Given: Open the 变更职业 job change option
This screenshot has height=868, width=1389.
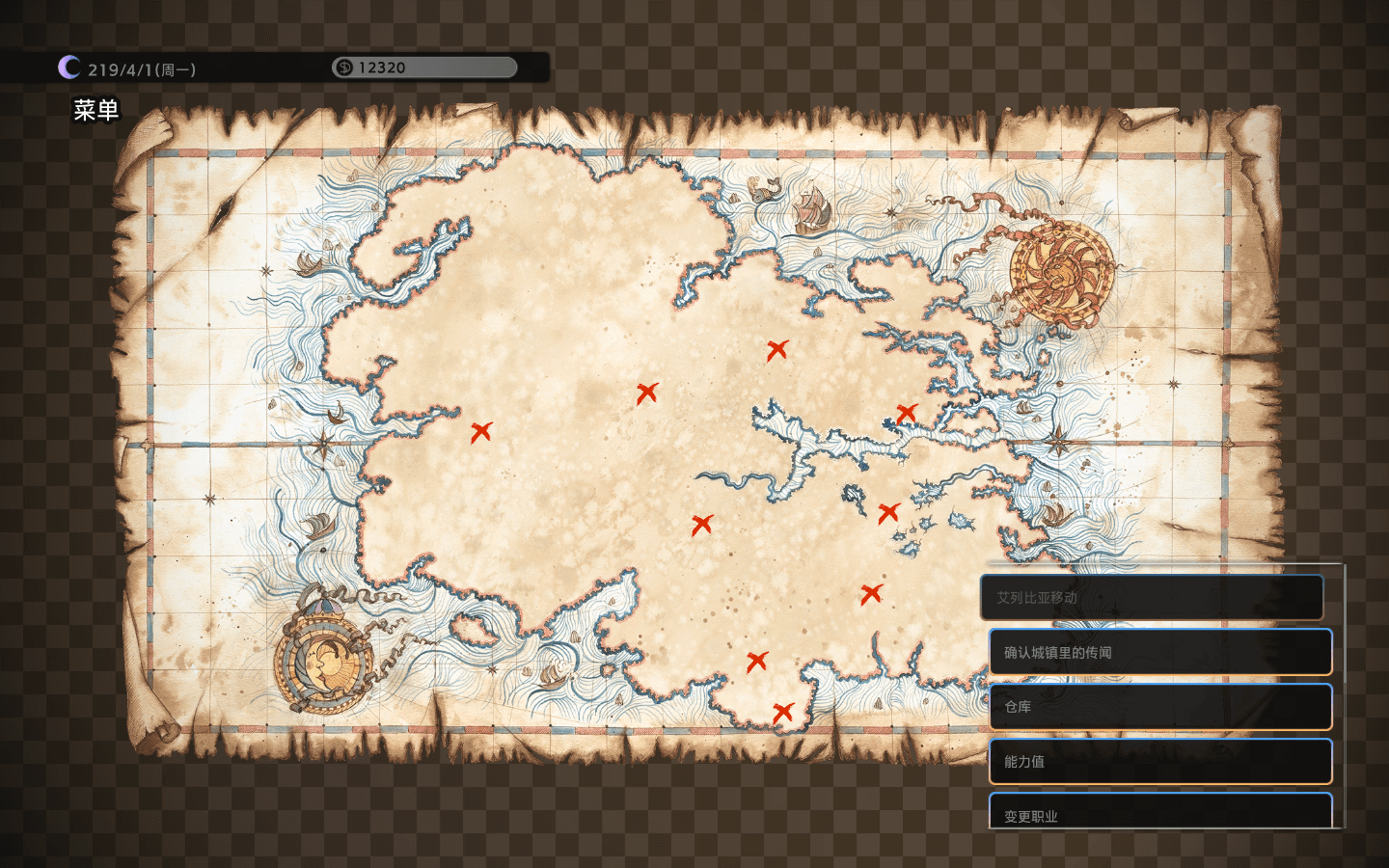Looking at the screenshot, I should [x=1159, y=813].
